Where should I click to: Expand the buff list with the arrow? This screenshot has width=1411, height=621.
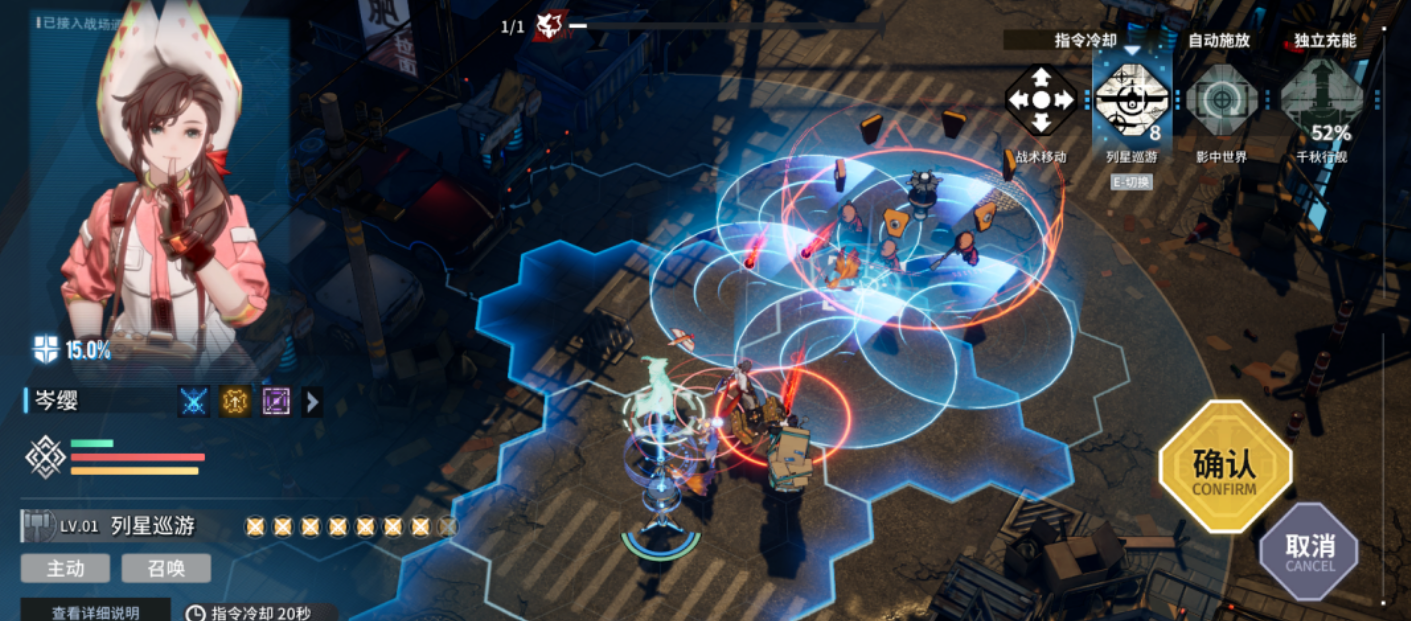coord(312,402)
